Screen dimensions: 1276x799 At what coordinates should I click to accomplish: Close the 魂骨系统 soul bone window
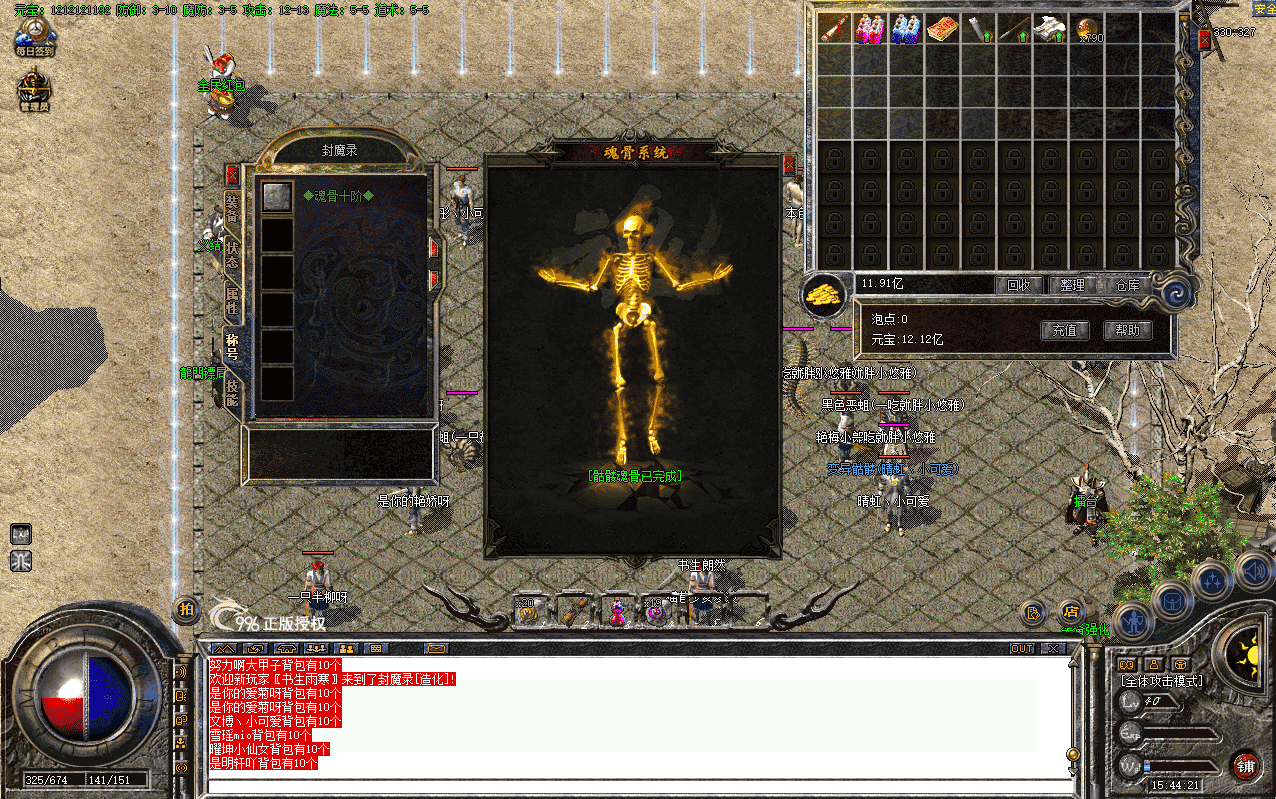(x=789, y=163)
